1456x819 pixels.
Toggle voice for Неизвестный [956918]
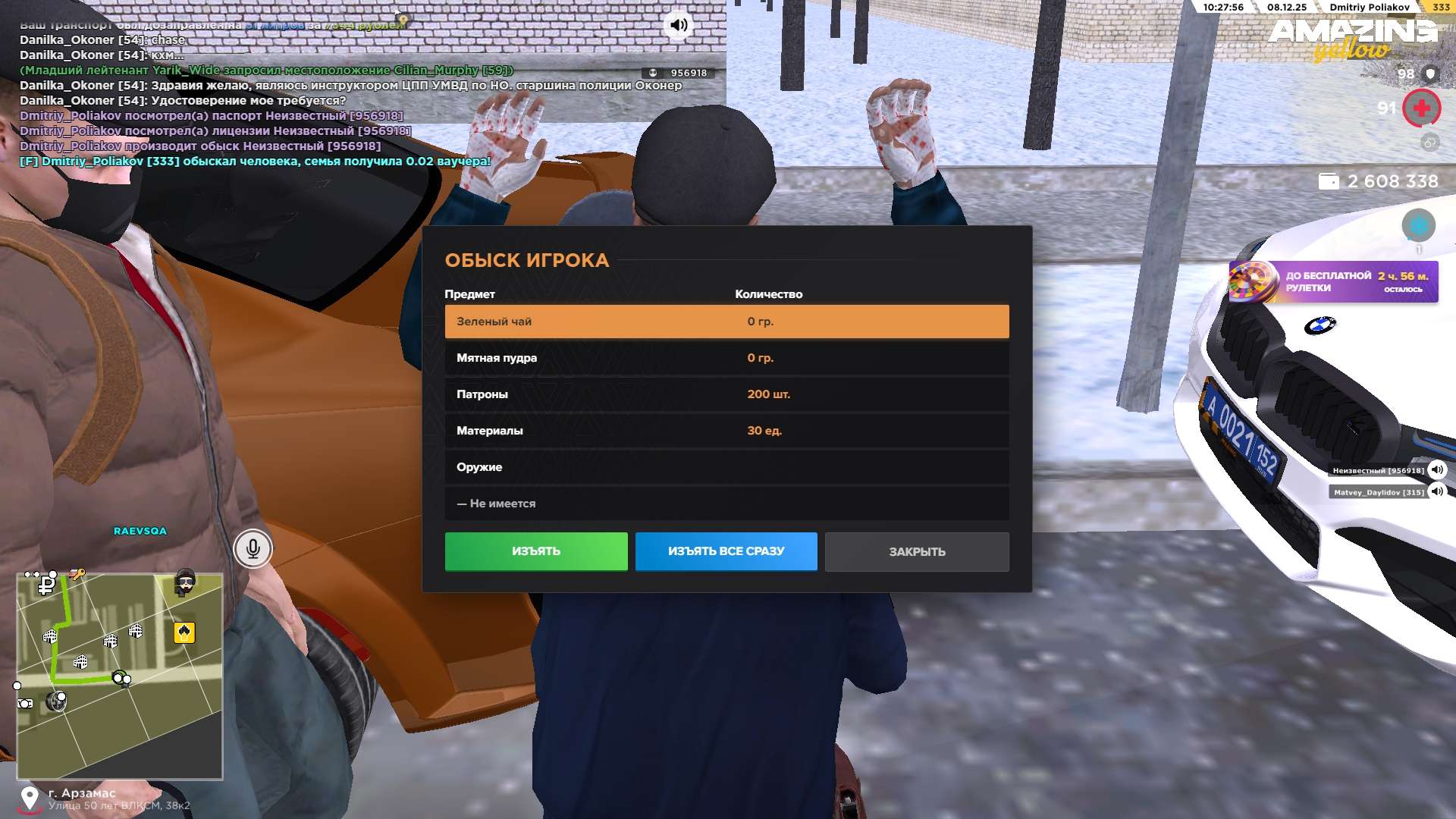pos(1436,470)
